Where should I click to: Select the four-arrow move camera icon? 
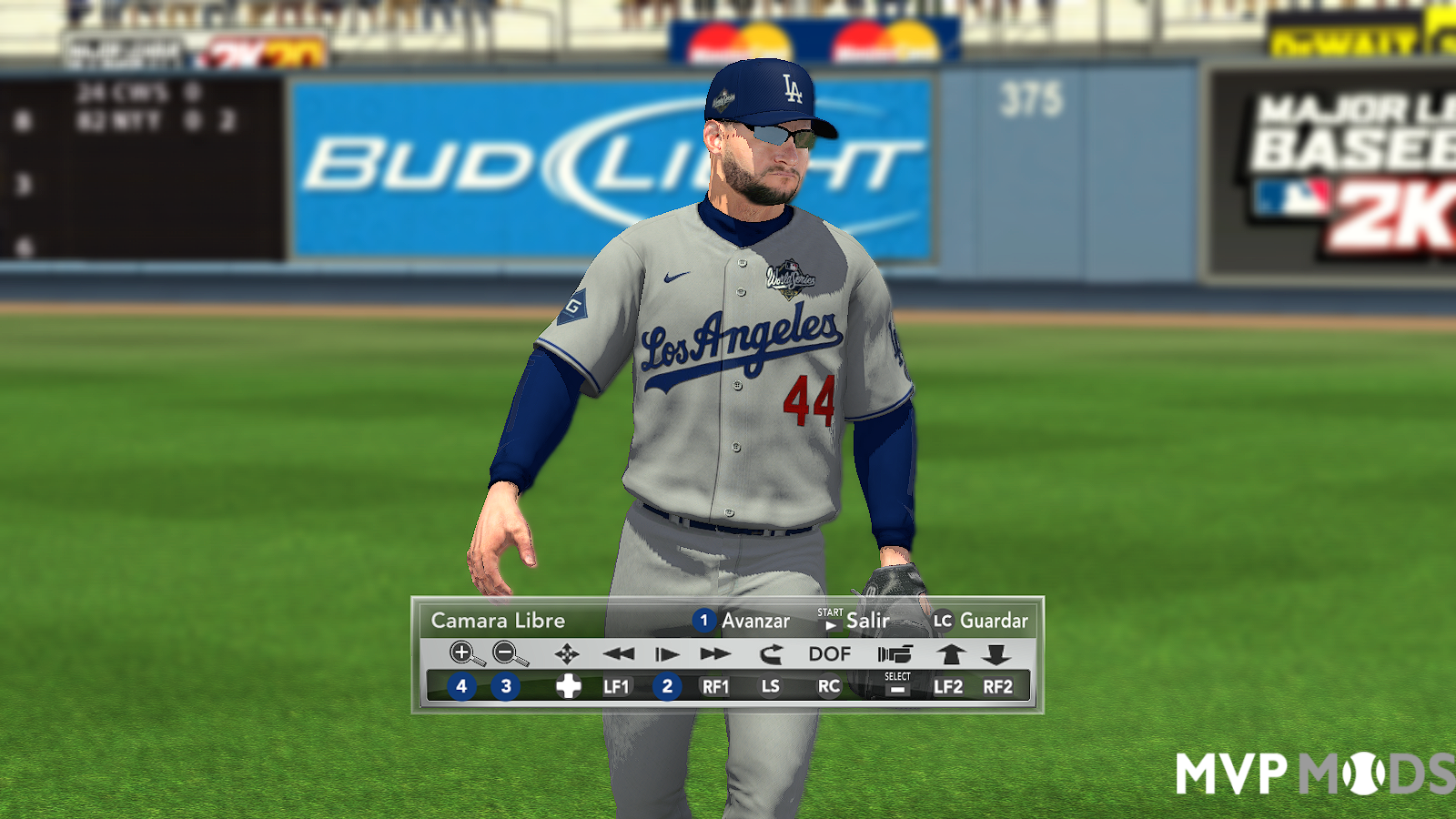click(x=567, y=653)
